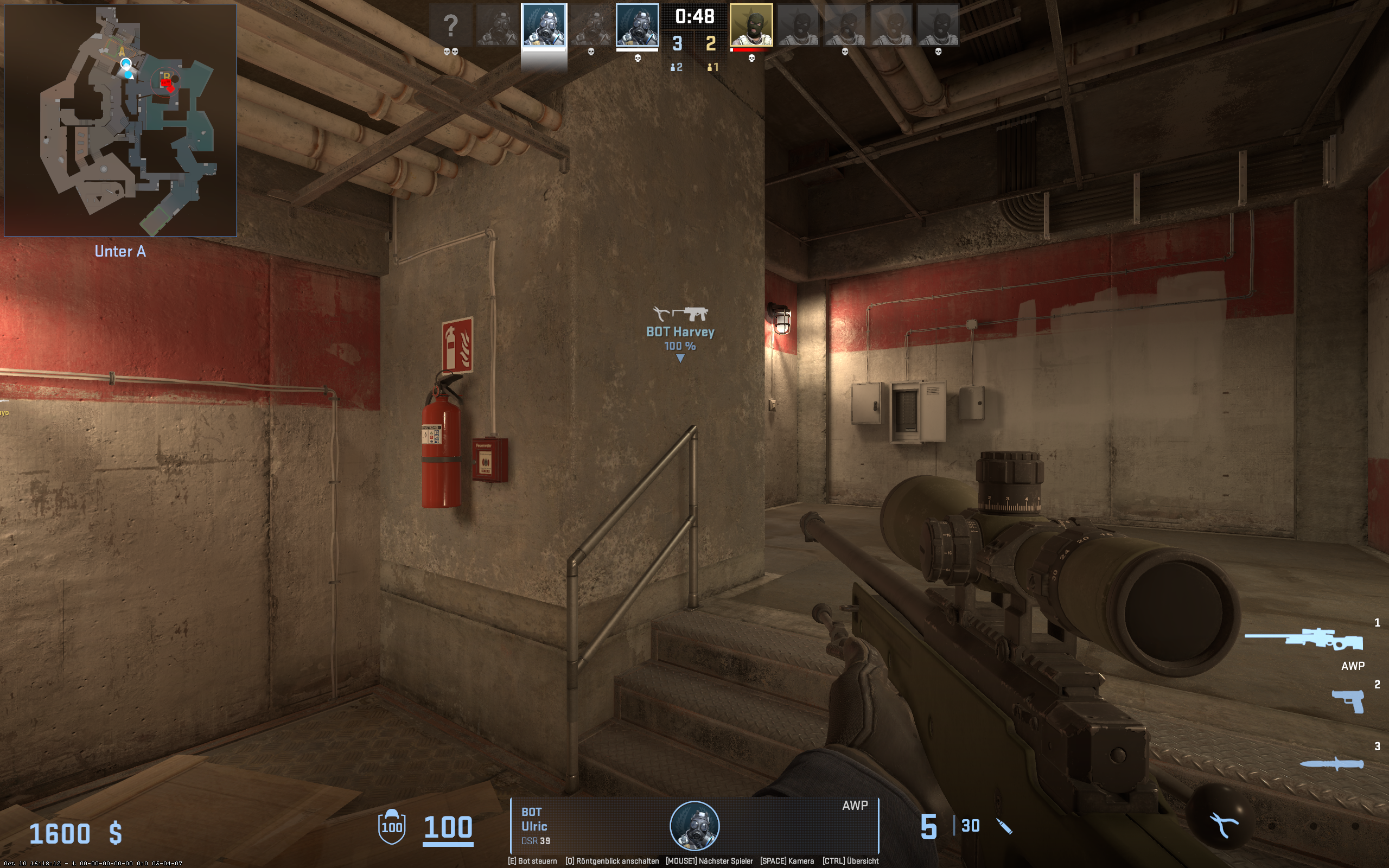Viewport: 1389px width, 868px height.
Task: Click the BOT Harvey teammate marker
Action: [x=680, y=332]
